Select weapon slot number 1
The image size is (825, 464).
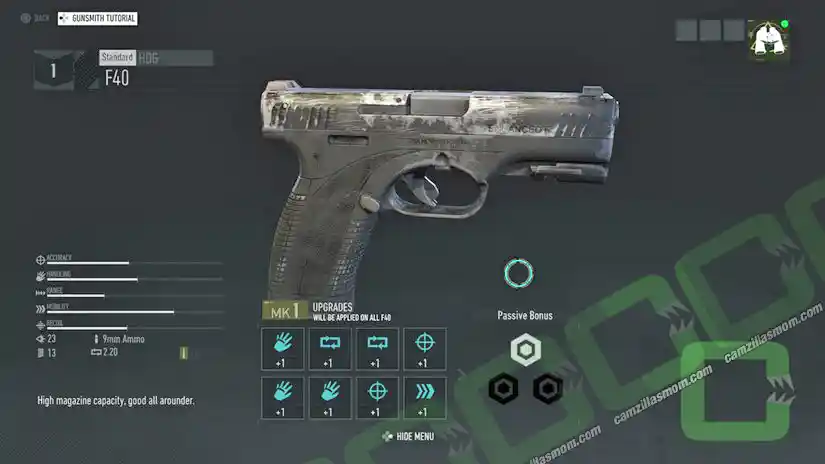pyautogui.click(x=53, y=71)
